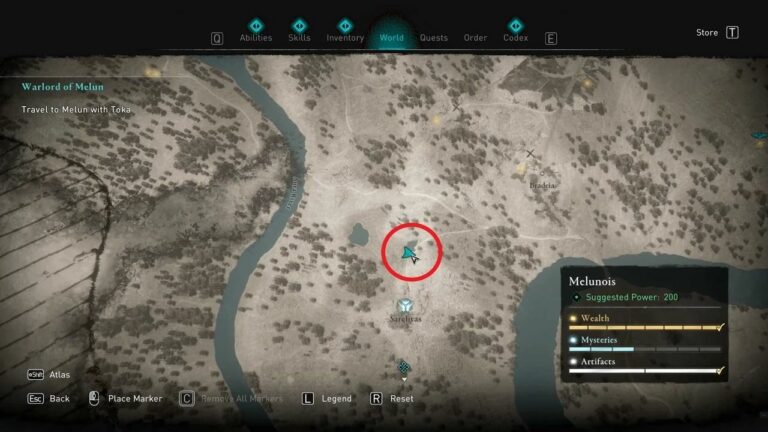Click the checkered quest marker on map

404,367
